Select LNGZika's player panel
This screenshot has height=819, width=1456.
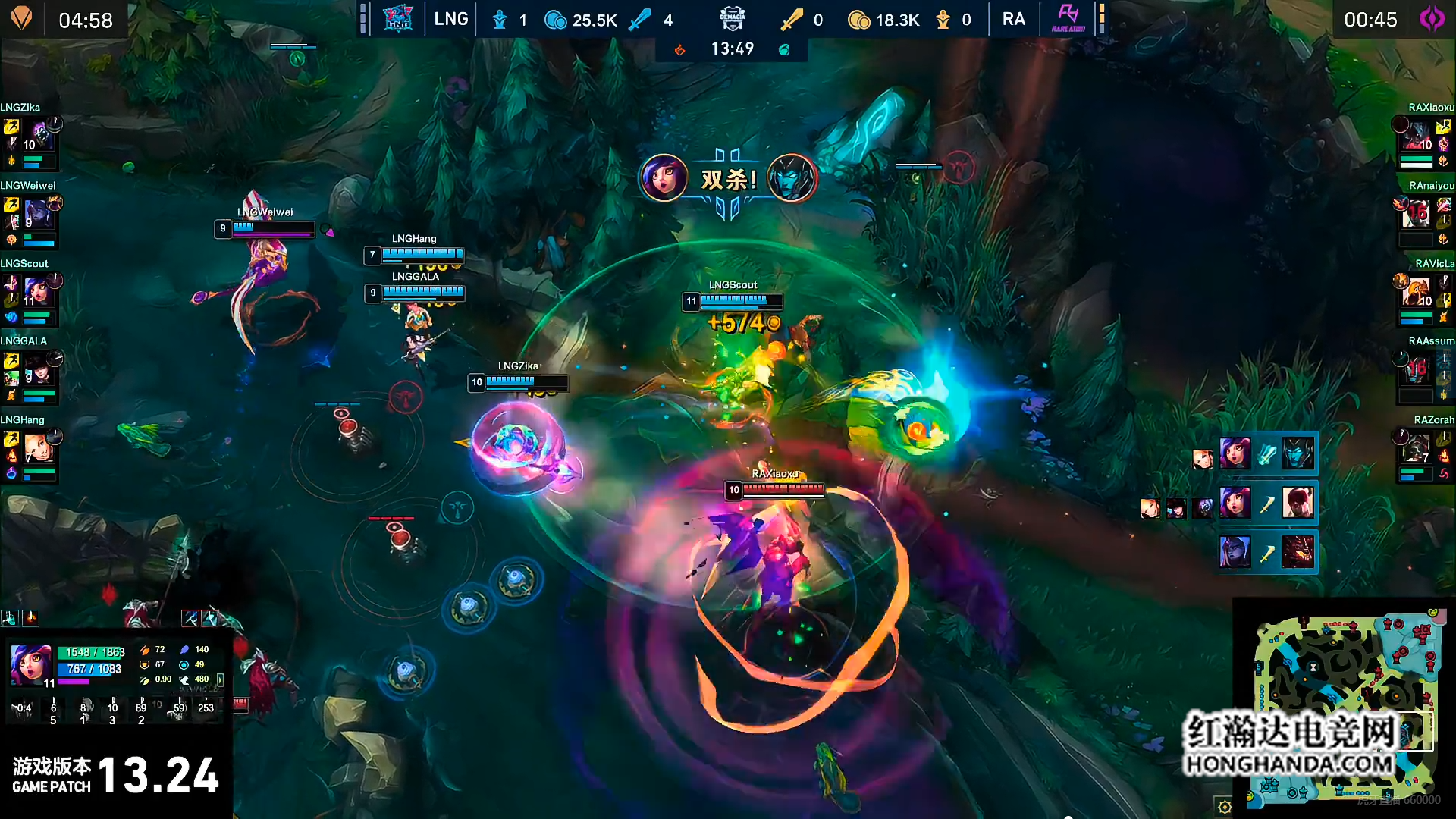point(30,138)
